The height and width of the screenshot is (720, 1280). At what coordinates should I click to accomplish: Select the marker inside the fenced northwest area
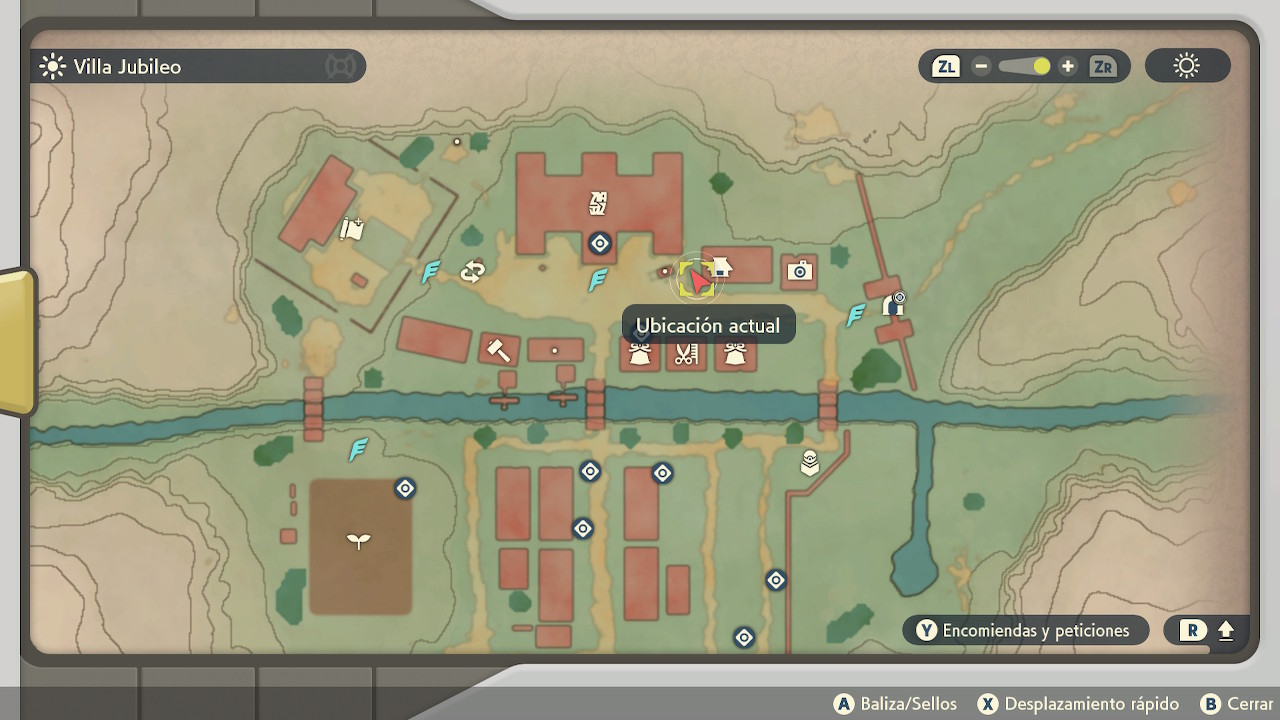coord(351,229)
